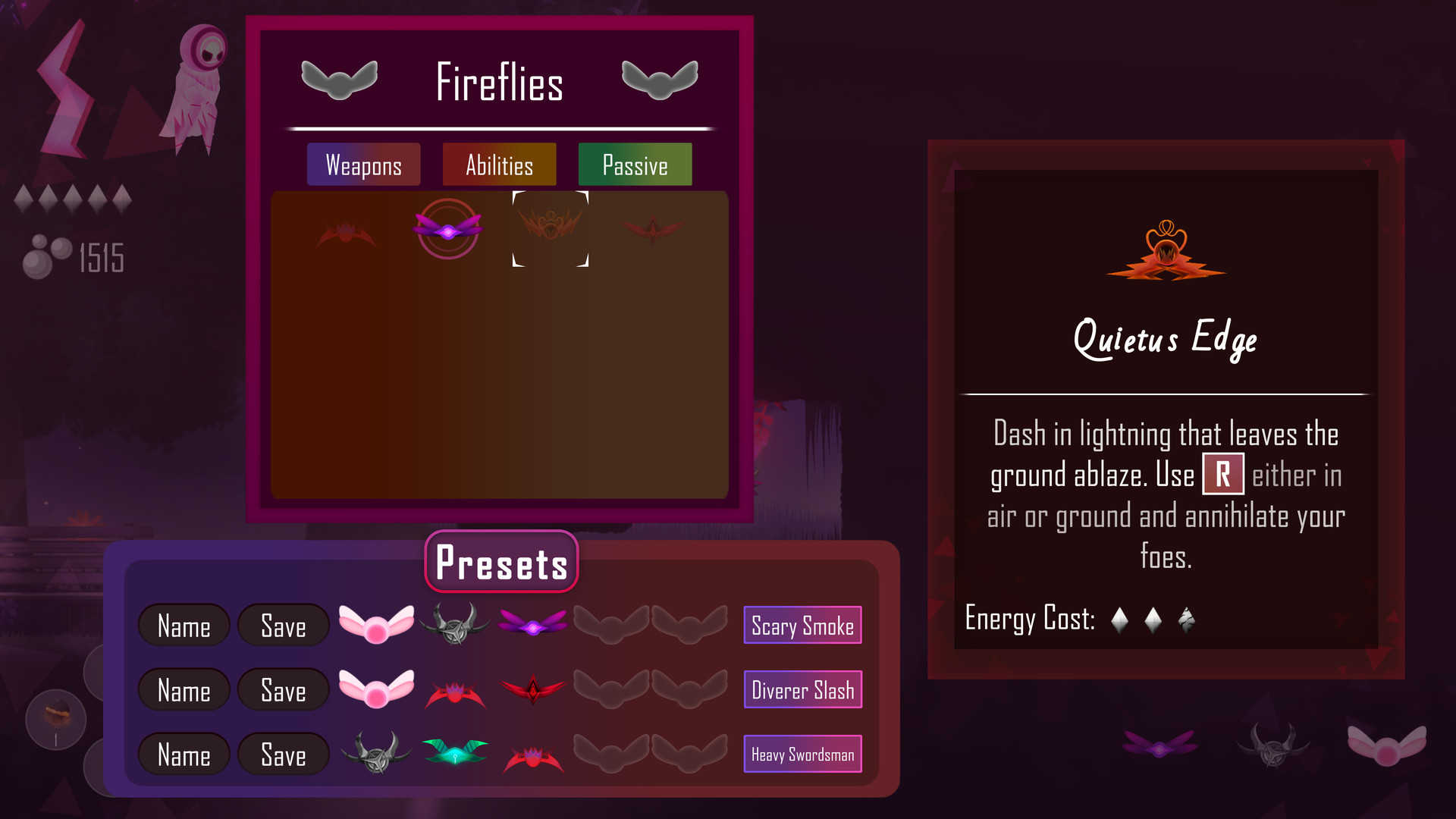Toggle the empty wing slot in the Scary Smoke preset
This screenshot has height=819, width=1456.
pos(611,624)
